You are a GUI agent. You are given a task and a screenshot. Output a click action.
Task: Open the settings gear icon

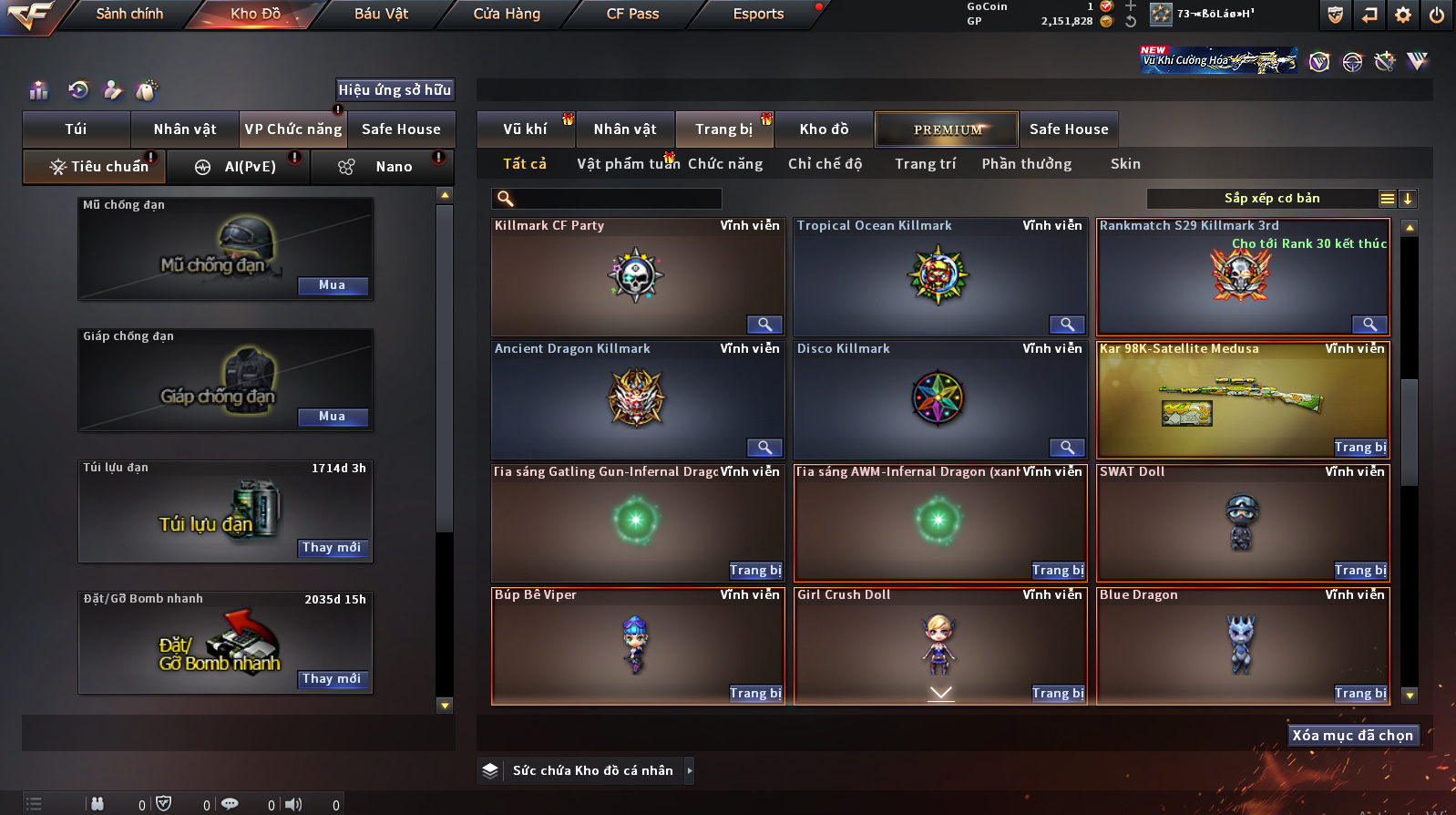(1403, 15)
